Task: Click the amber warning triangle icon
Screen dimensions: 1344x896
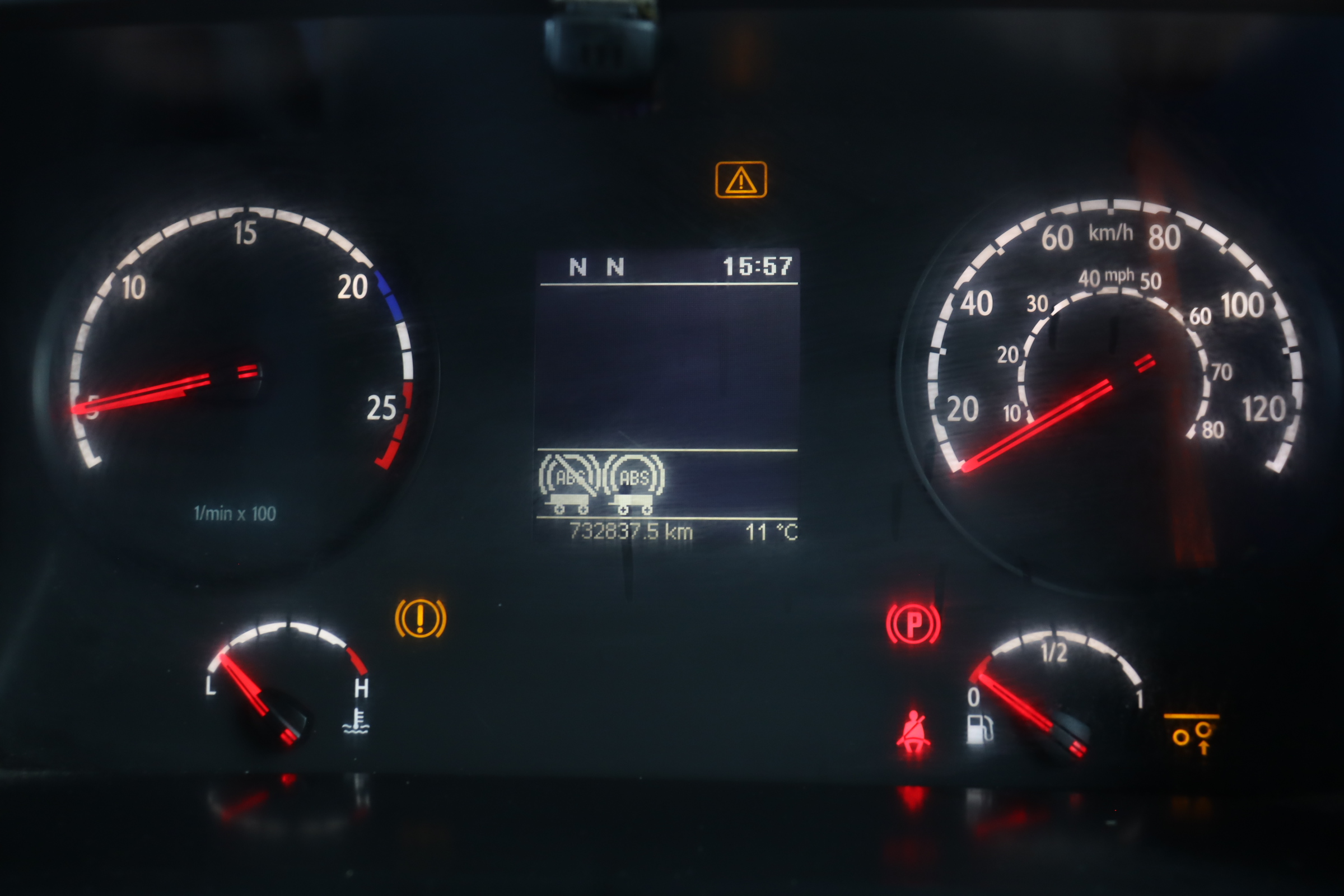Action: 740,180
